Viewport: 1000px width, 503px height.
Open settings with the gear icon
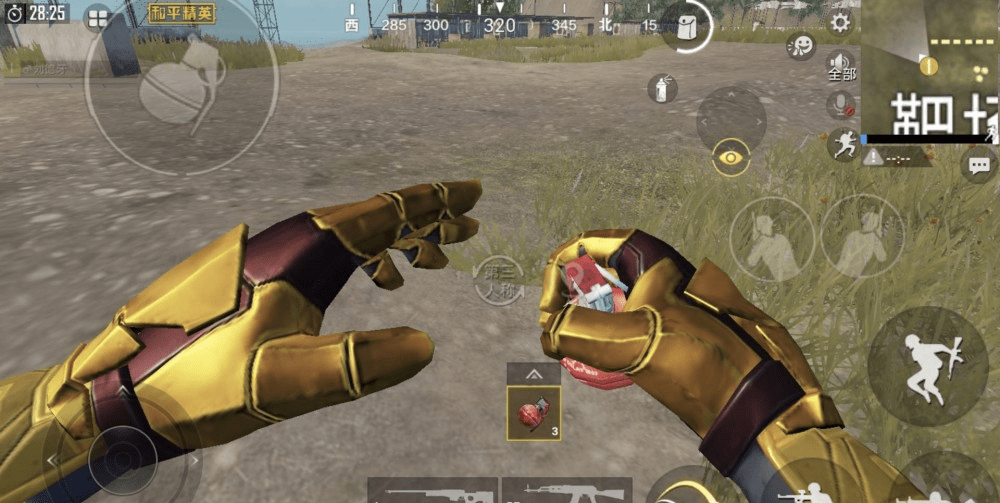[x=840, y=23]
